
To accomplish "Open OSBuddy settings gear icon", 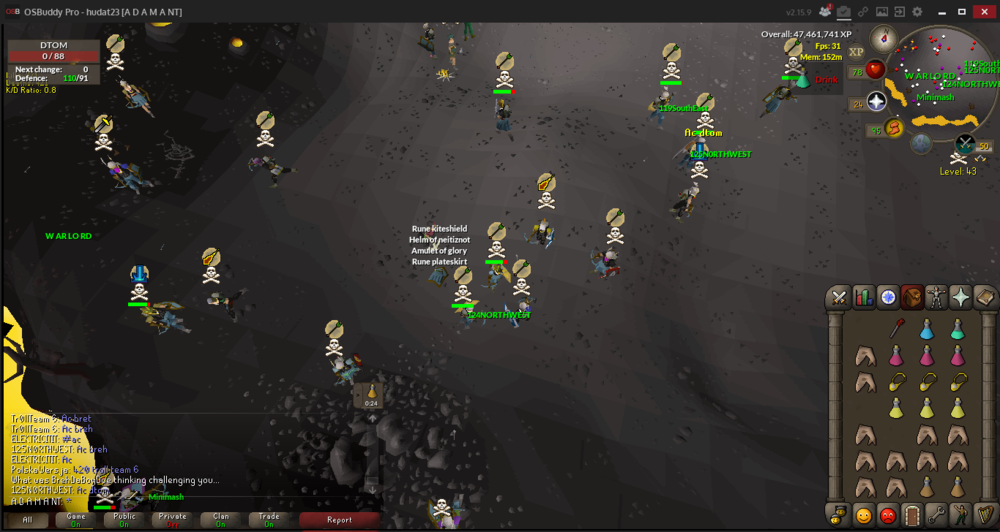I will [x=918, y=12].
